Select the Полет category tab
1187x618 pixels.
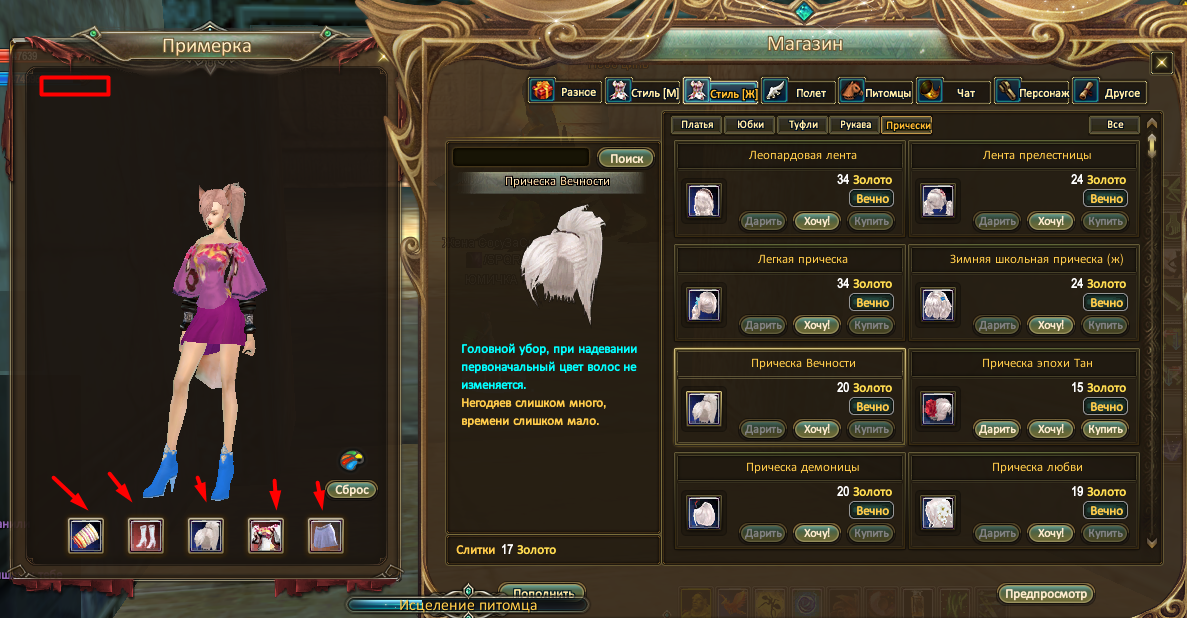(x=798, y=93)
